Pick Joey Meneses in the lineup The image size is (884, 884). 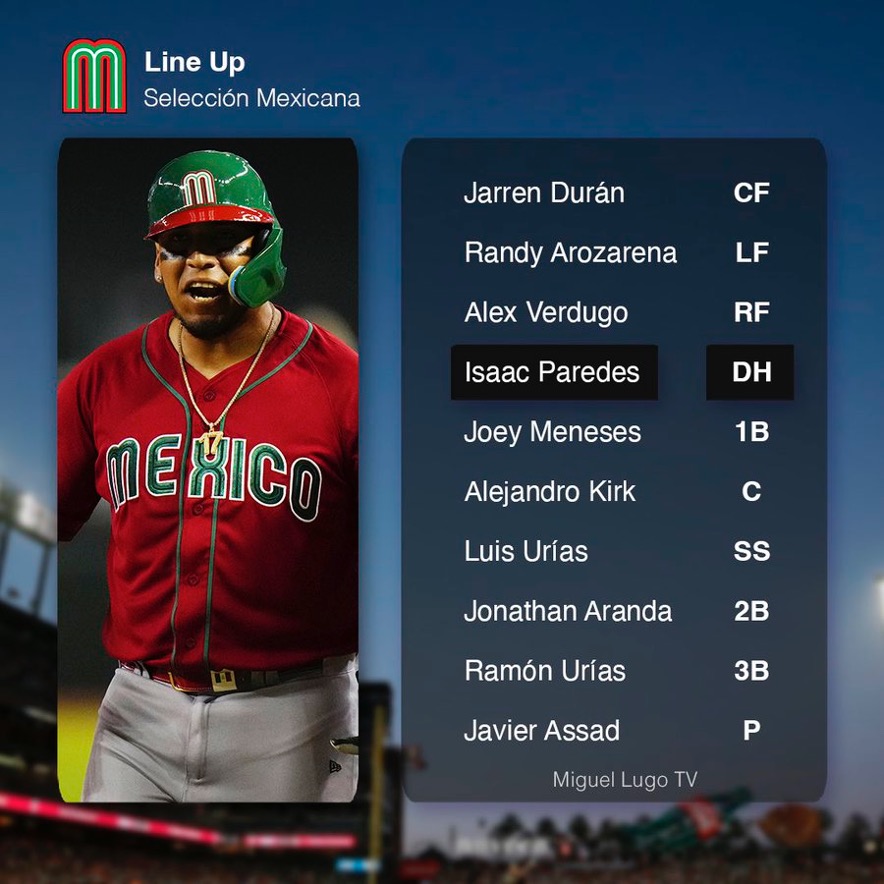coord(552,432)
